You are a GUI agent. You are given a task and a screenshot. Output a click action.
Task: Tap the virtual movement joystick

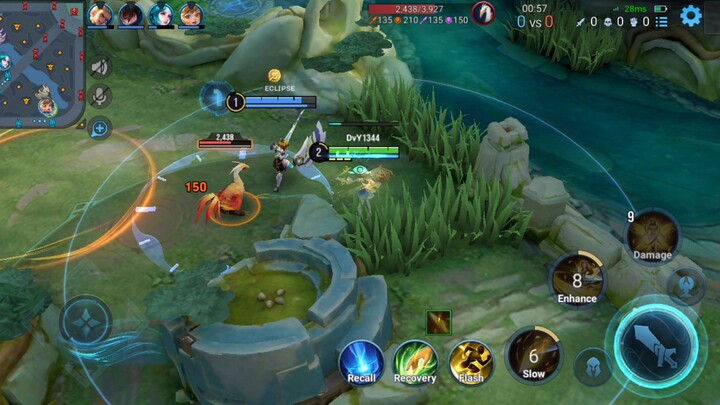tap(85, 322)
